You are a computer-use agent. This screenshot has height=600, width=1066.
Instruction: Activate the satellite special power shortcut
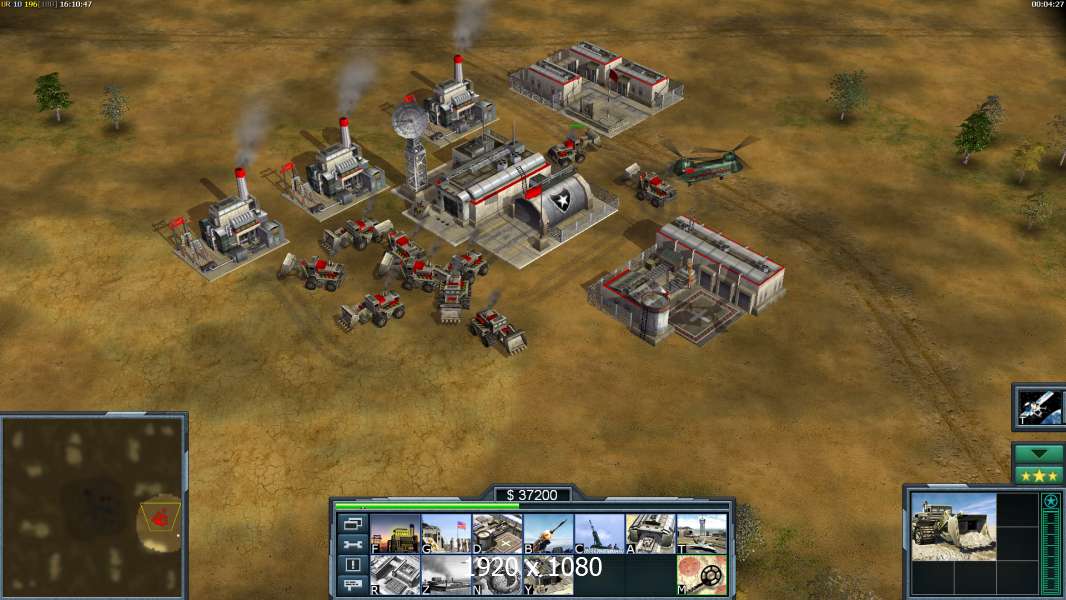[1038, 406]
